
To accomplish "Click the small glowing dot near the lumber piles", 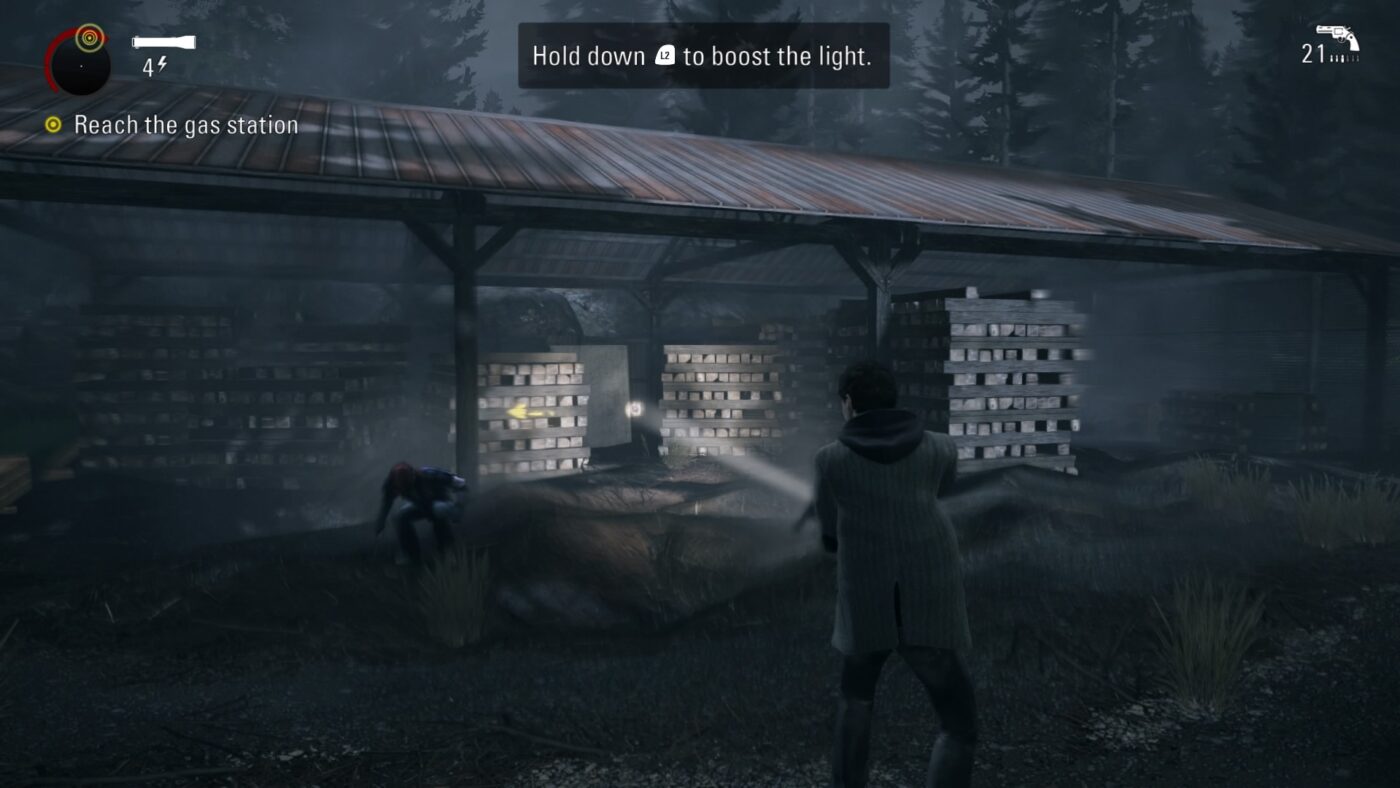I will 634,409.
